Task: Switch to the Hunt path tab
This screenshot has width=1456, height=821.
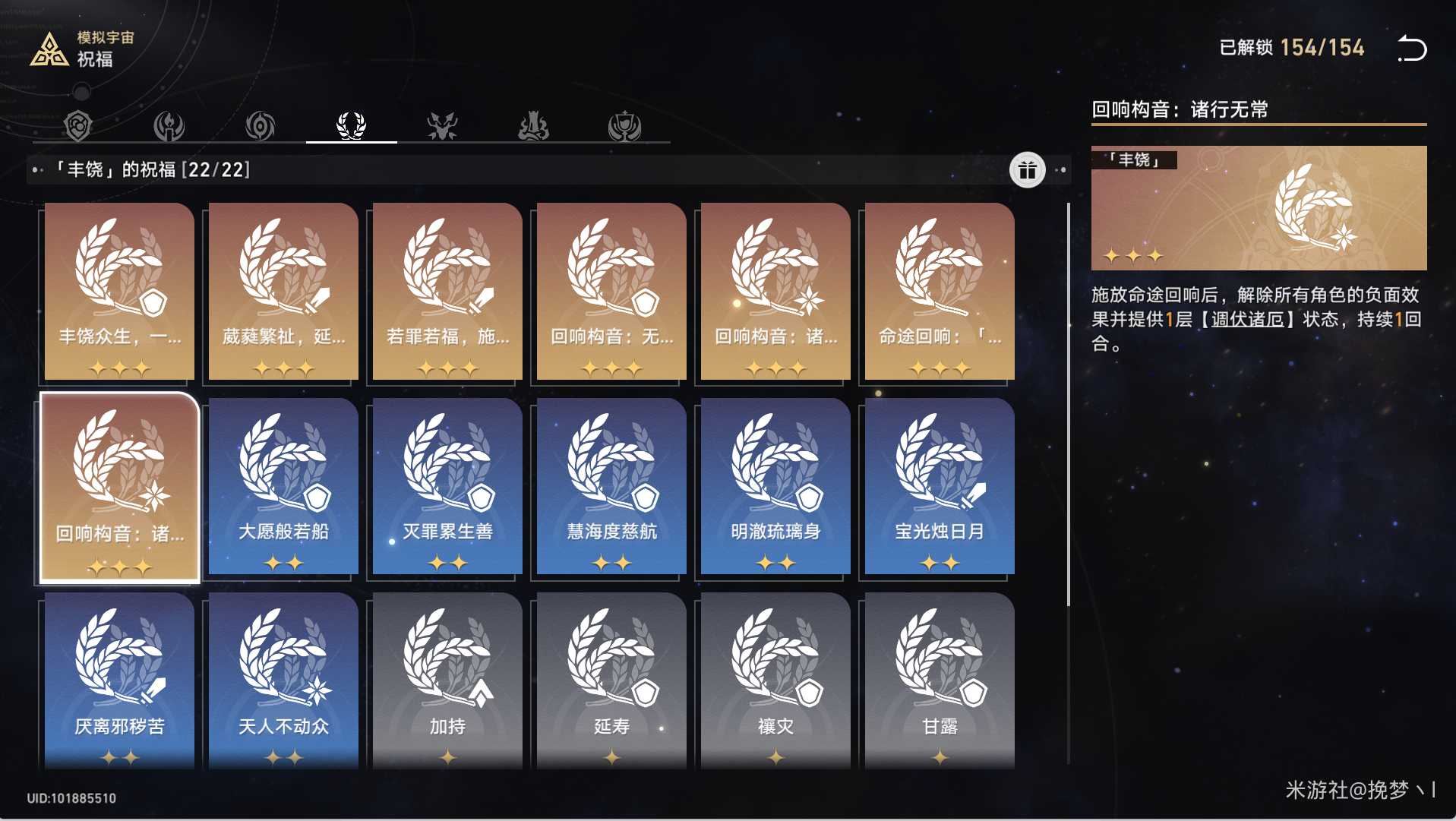Action: pos(442,125)
